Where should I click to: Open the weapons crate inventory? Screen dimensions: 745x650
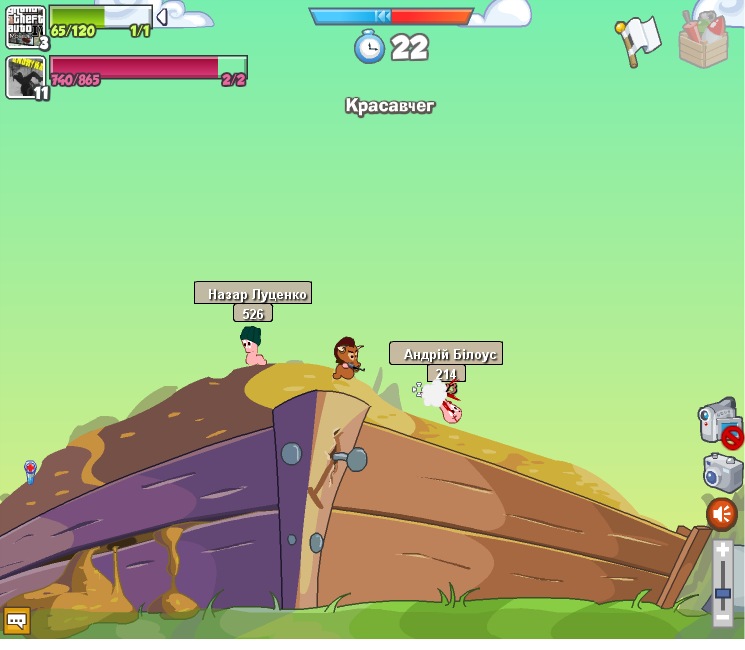point(703,40)
